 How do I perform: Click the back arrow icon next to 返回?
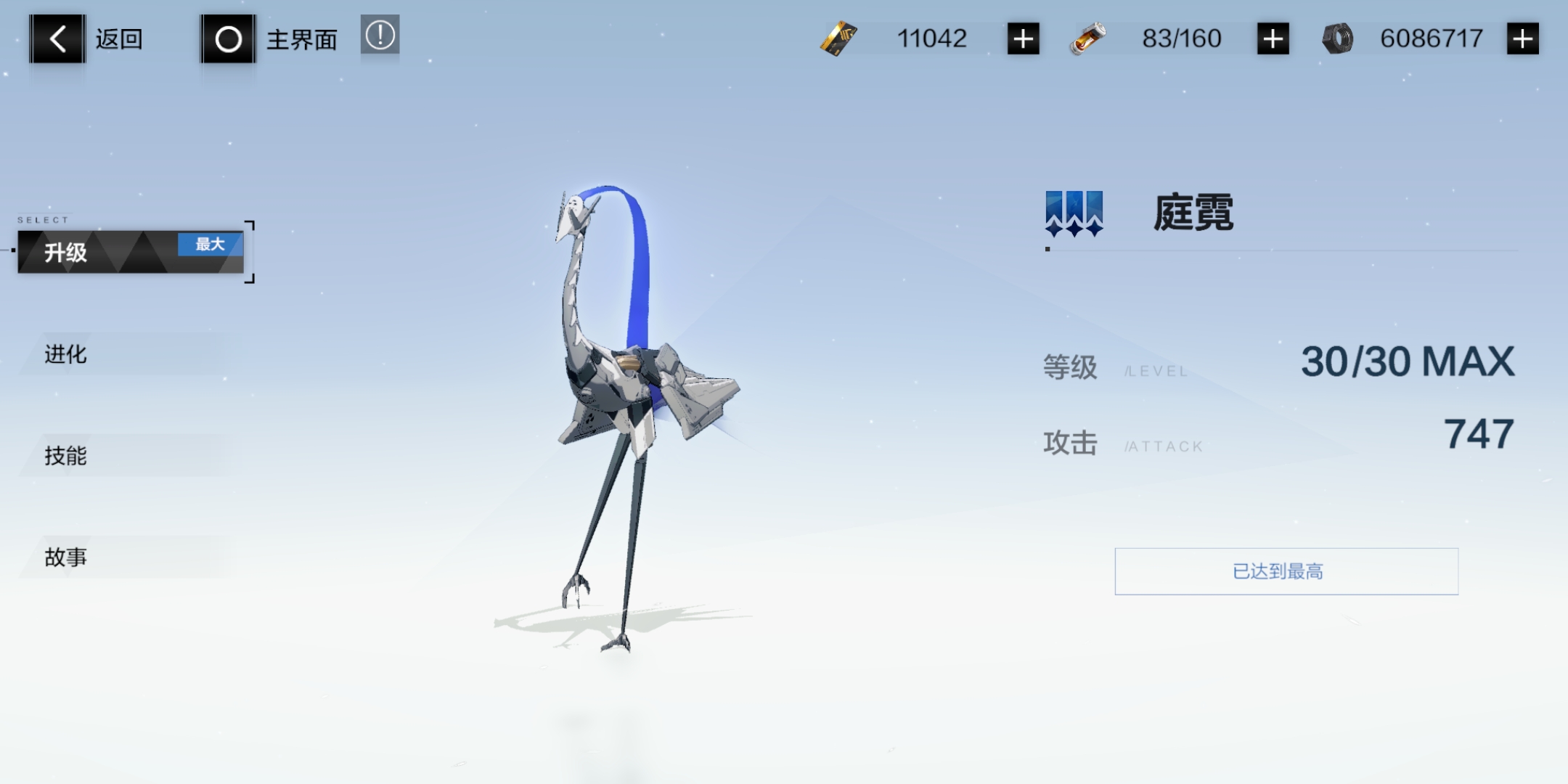coord(57,38)
